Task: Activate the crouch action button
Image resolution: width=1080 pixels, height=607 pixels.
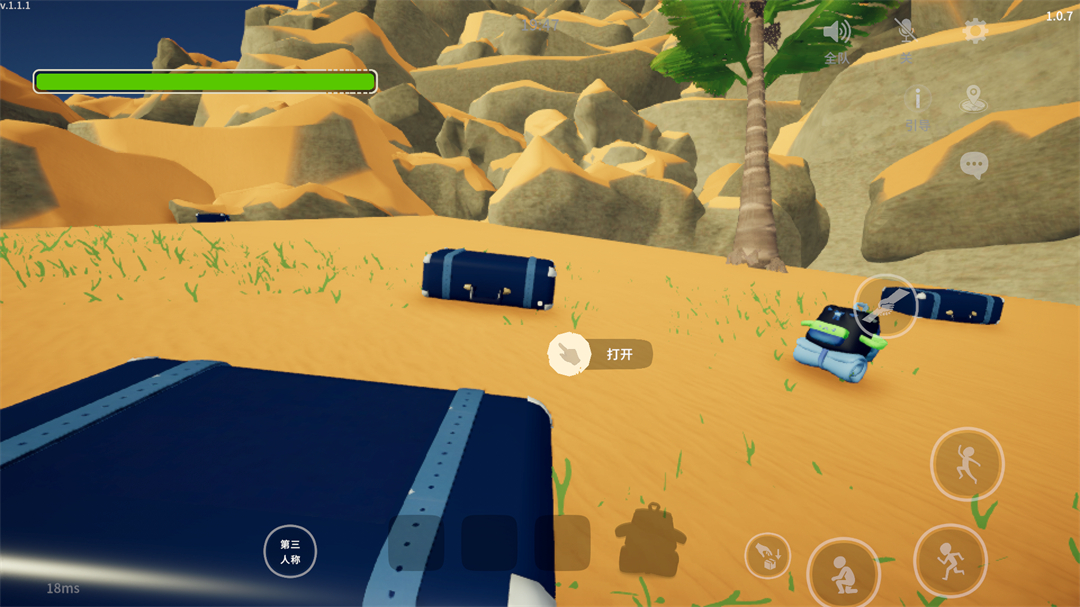Action: 843,572
